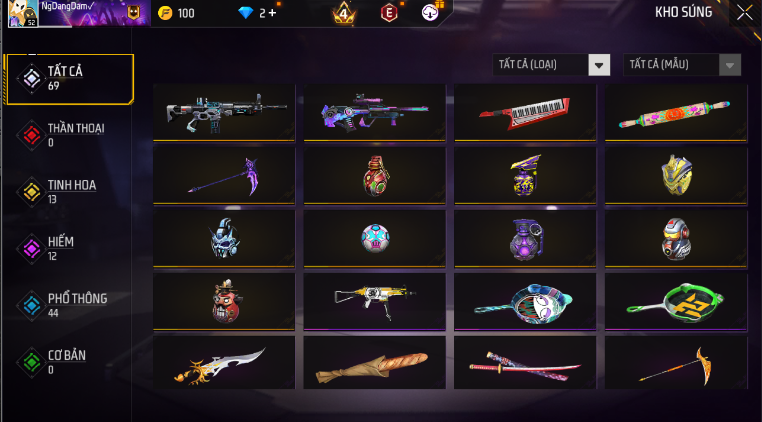
Task: Open the rank badge number 4 icon
Action: point(344,13)
